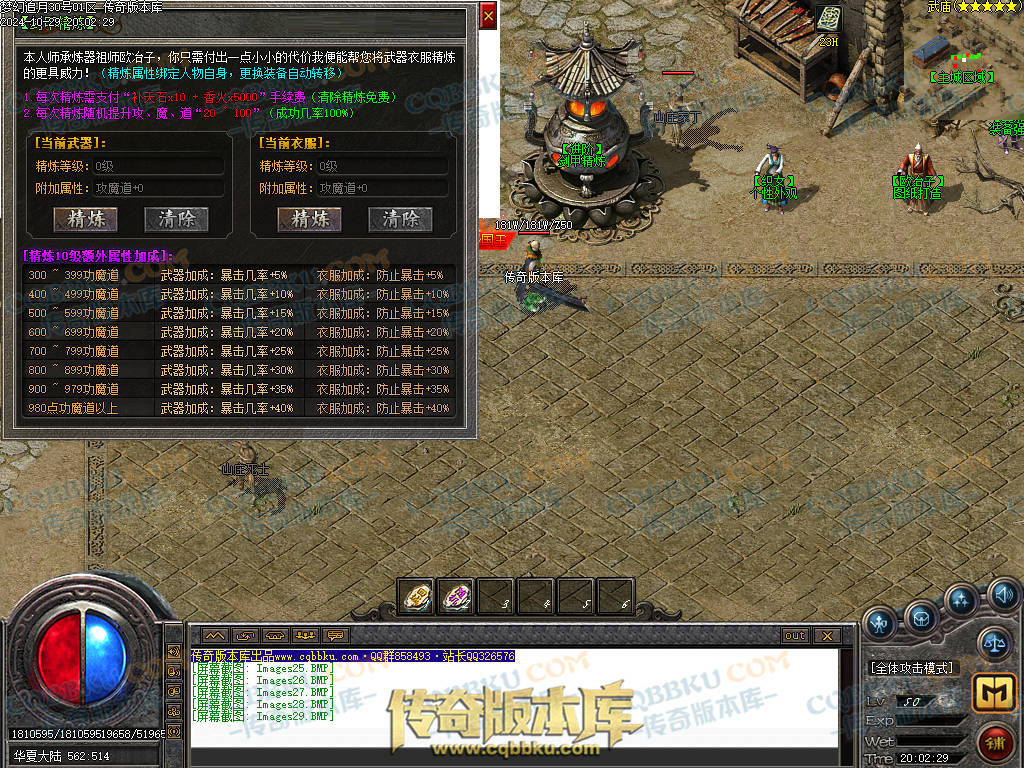
Task: Refine the current clothing (精炼)
Action: [310, 219]
